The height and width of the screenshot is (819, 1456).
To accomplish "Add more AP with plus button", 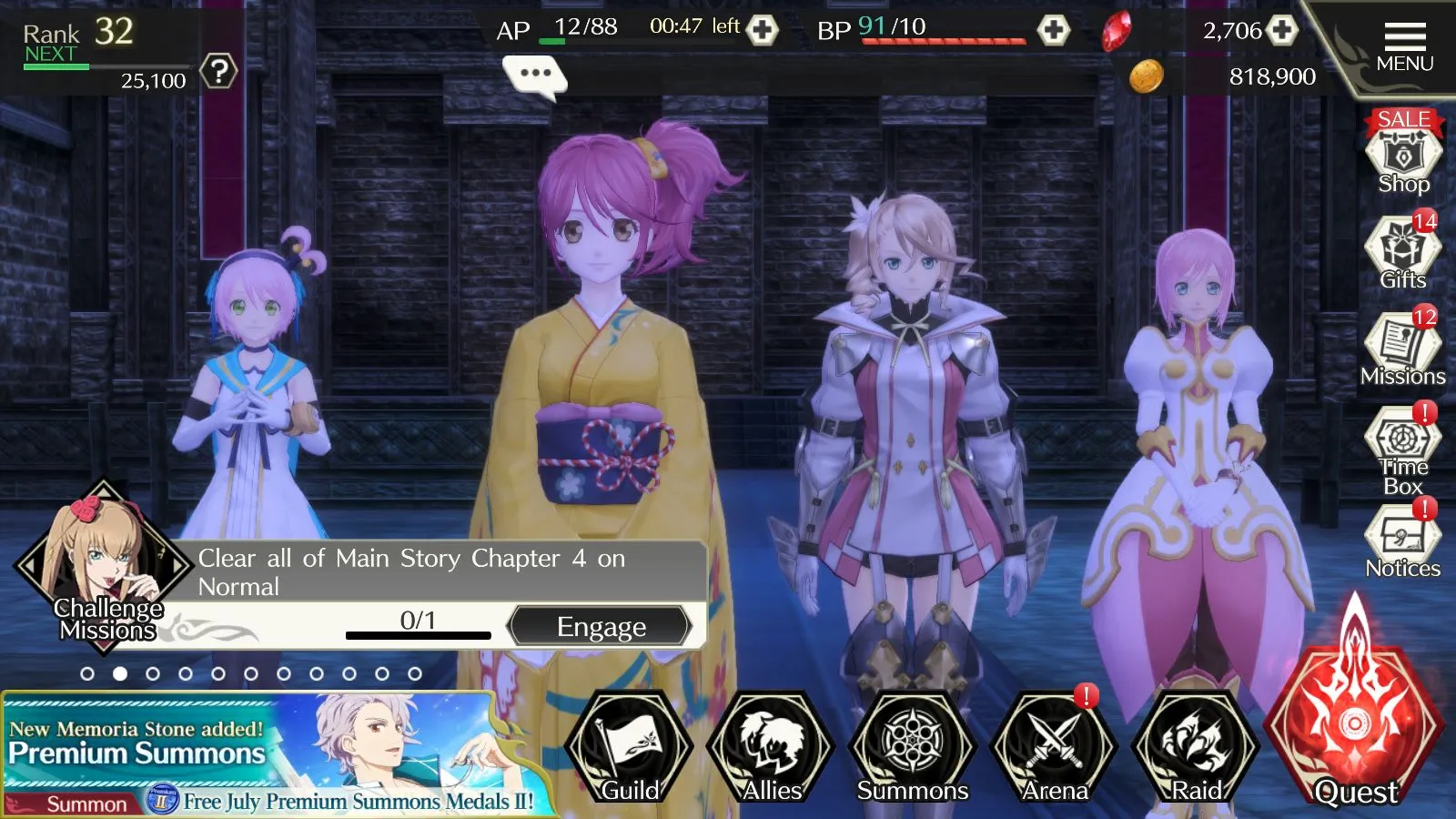I will tap(763, 30).
